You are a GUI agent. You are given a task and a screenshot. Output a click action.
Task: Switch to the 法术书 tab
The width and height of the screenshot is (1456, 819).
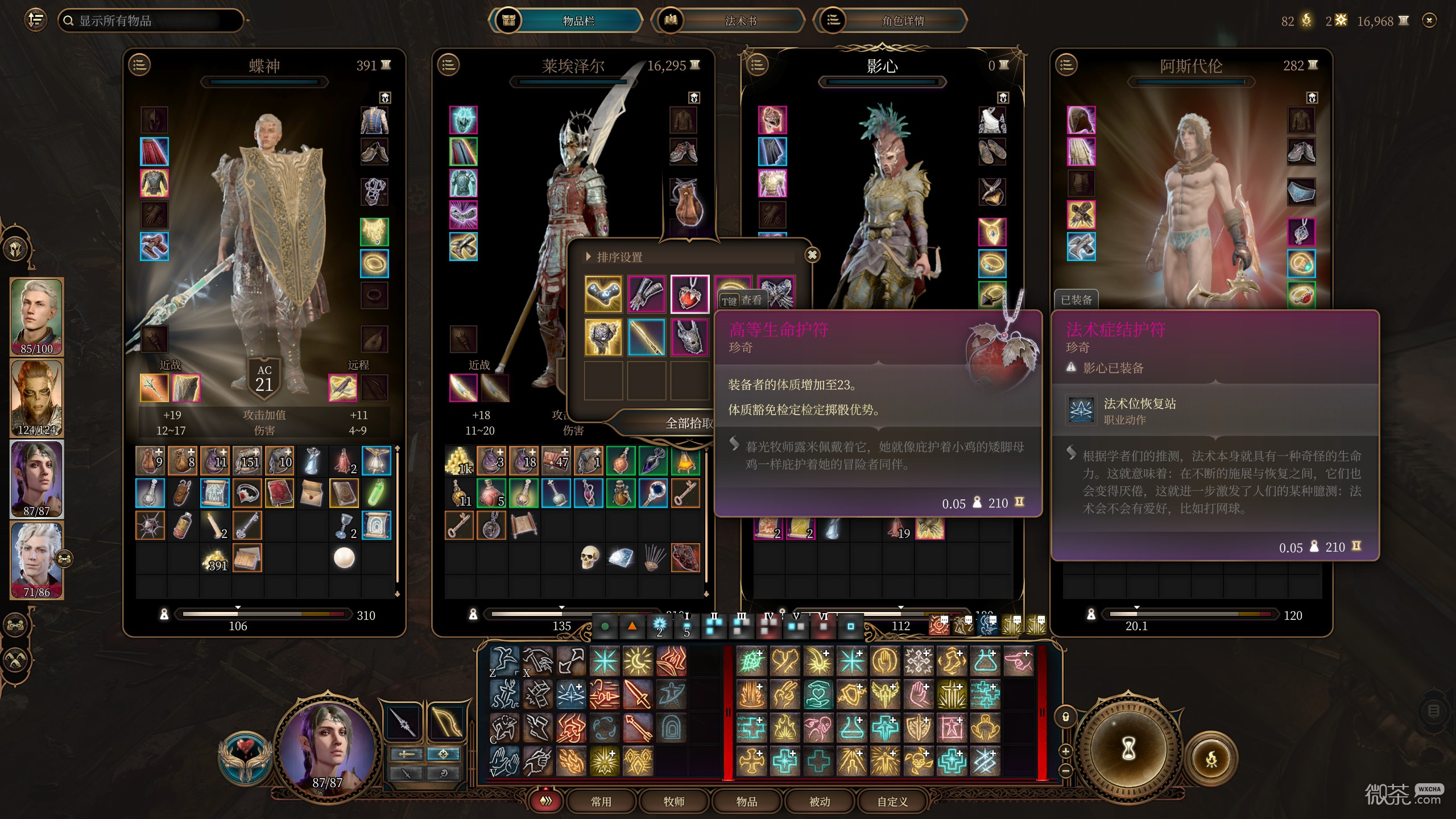740,21
